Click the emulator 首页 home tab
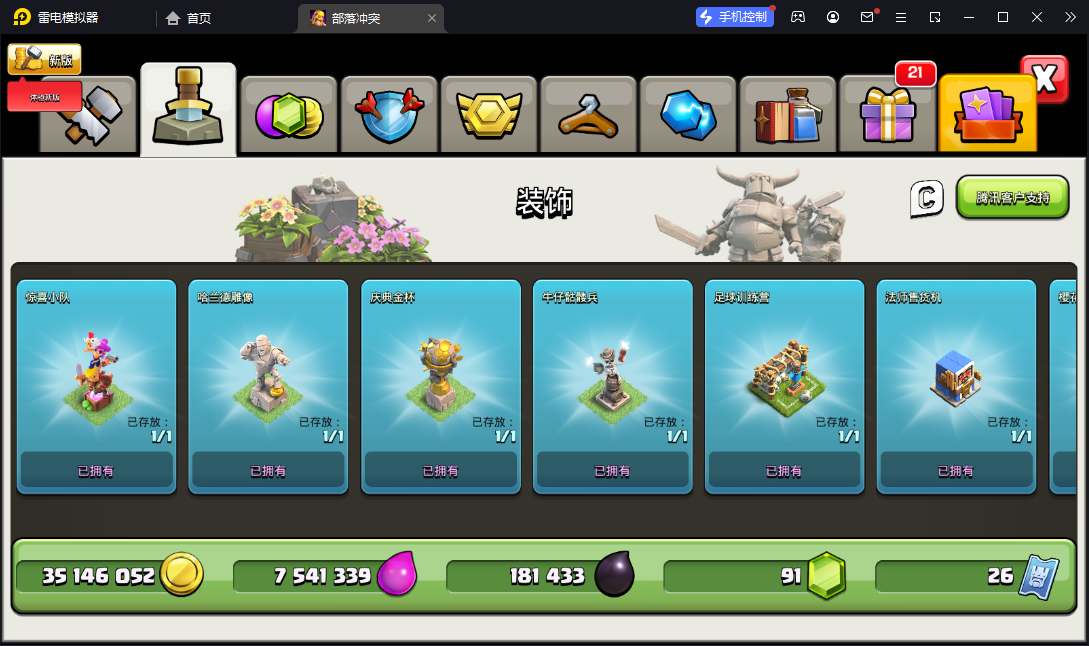This screenshot has width=1089, height=646. tap(189, 18)
